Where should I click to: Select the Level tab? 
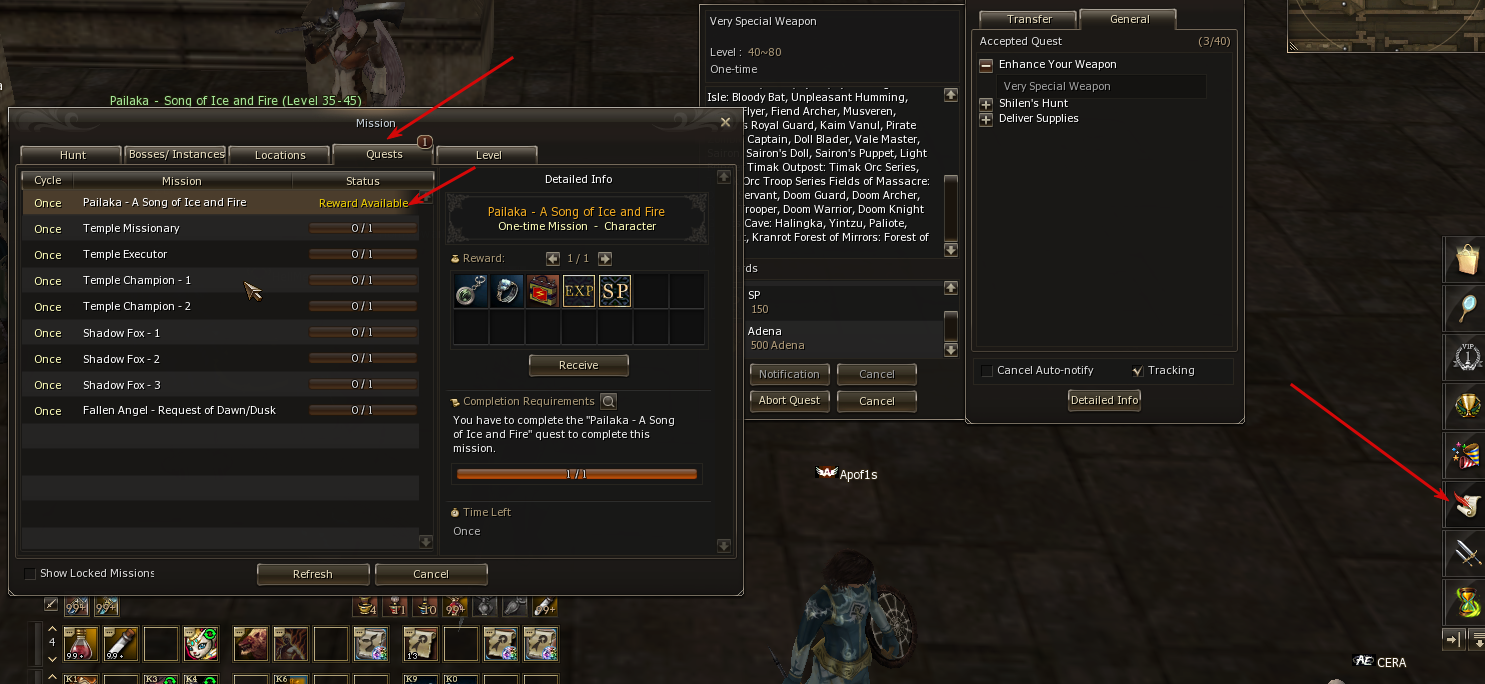[488, 155]
